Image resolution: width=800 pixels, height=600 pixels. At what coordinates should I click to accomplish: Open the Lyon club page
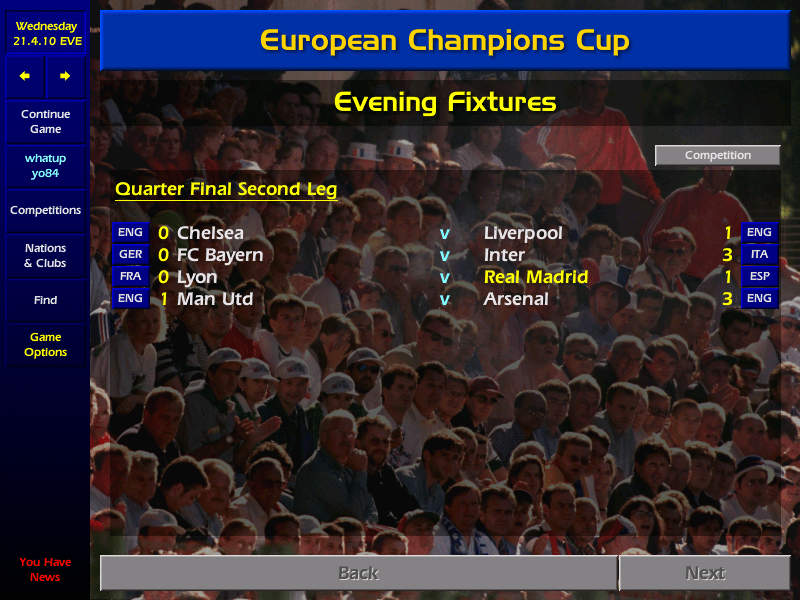click(197, 277)
